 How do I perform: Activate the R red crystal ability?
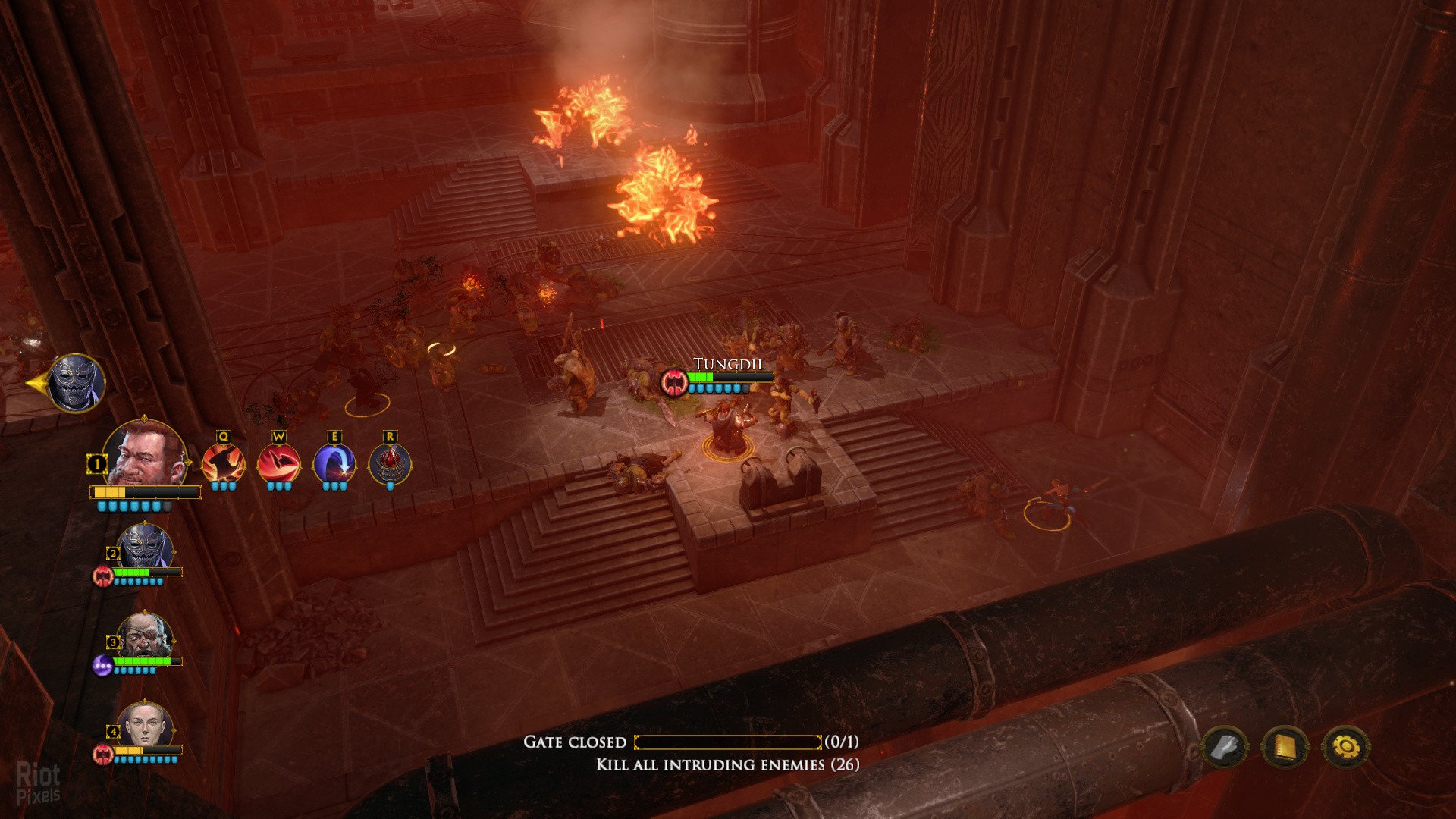pos(390,463)
